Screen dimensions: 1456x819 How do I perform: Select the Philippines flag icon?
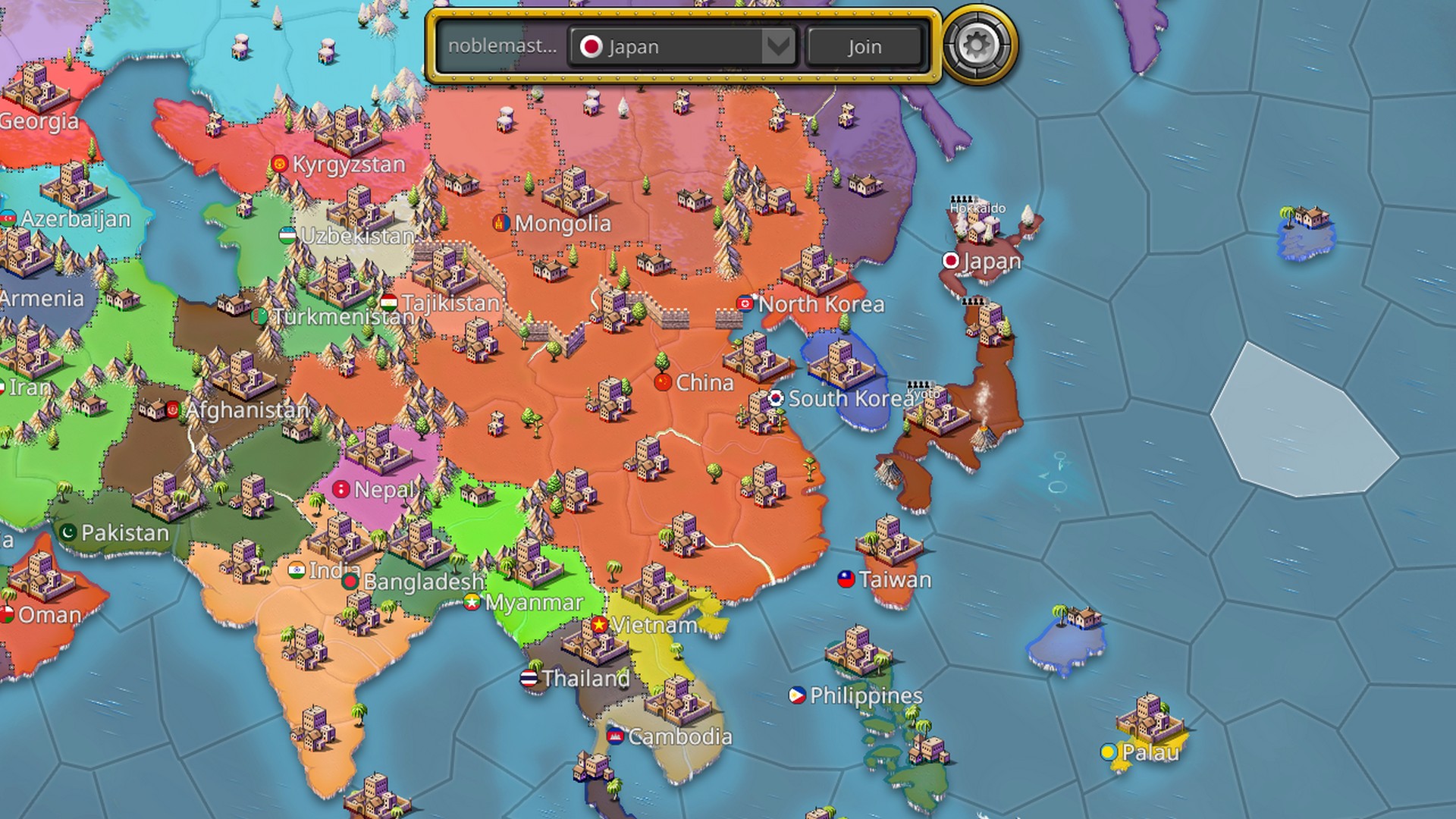pyautogui.click(x=795, y=695)
